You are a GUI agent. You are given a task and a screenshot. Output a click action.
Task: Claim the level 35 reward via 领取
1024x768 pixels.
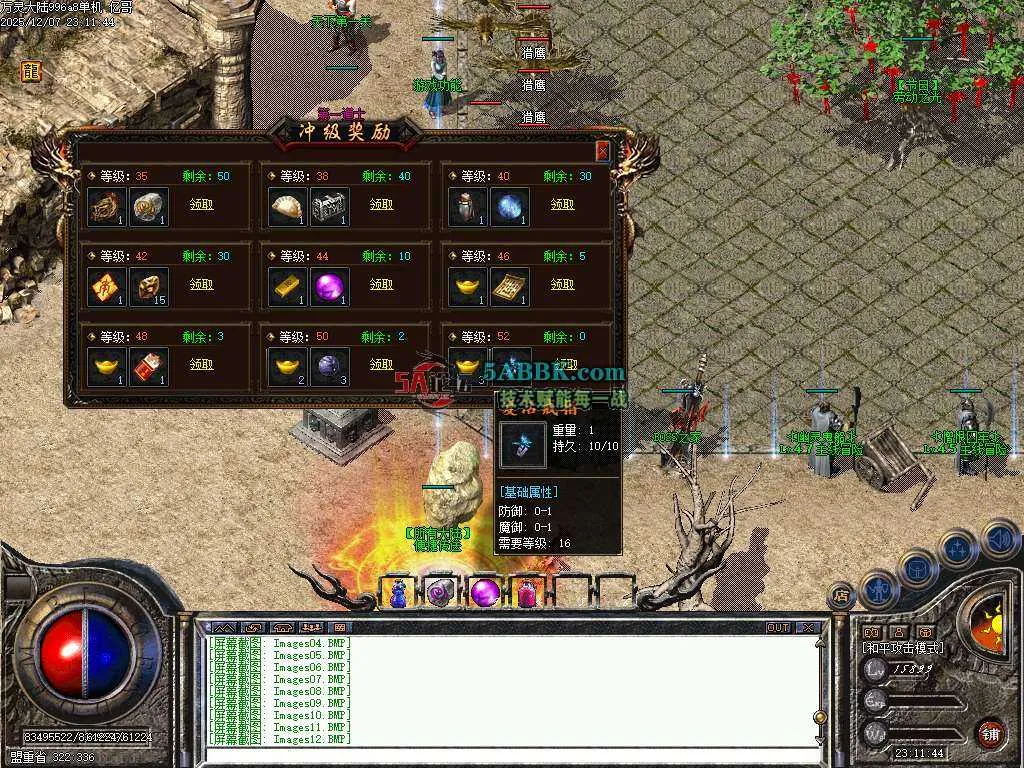[x=201, y=204]
